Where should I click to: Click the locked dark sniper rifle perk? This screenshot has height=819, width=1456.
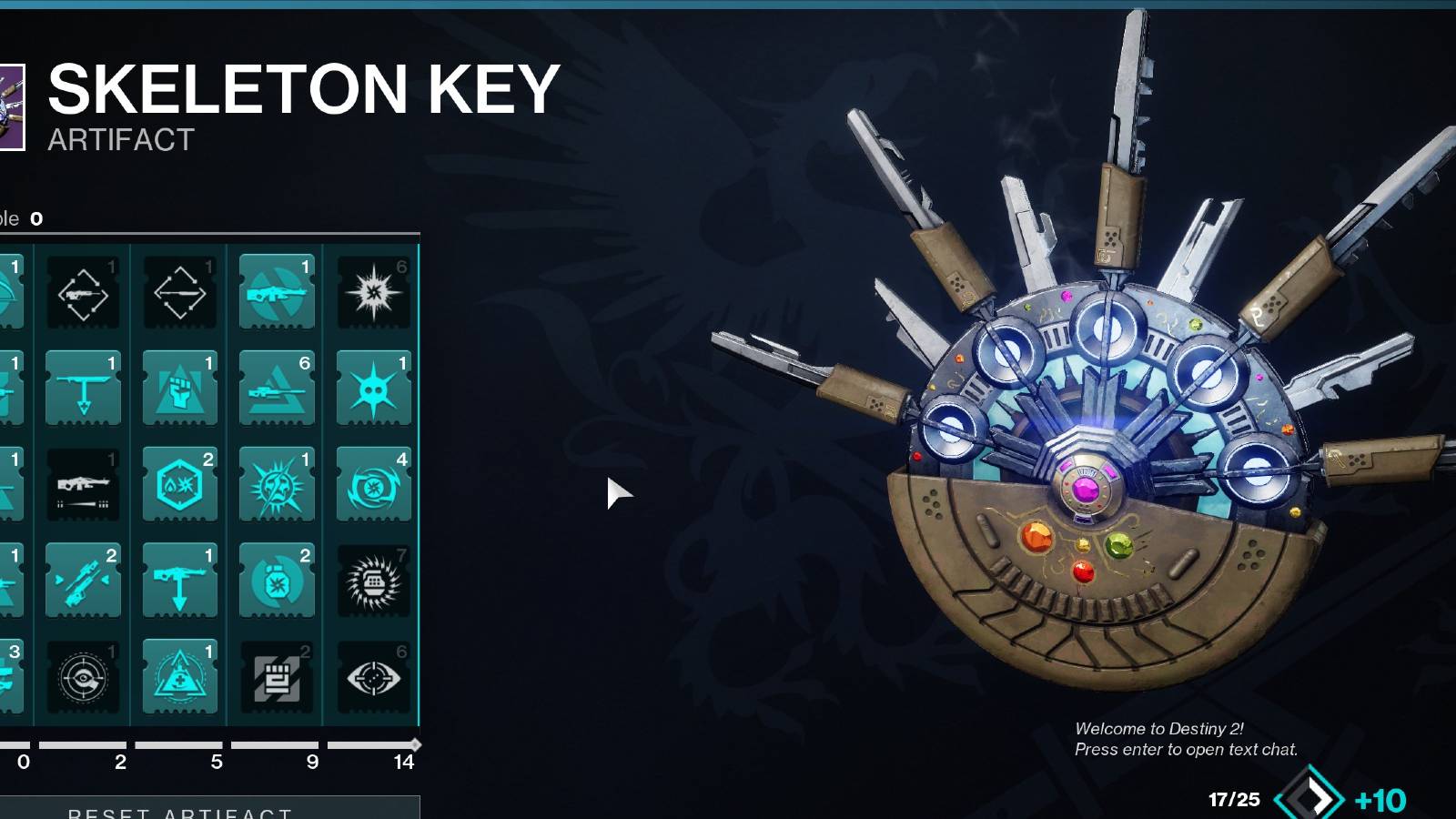point(82,484)
